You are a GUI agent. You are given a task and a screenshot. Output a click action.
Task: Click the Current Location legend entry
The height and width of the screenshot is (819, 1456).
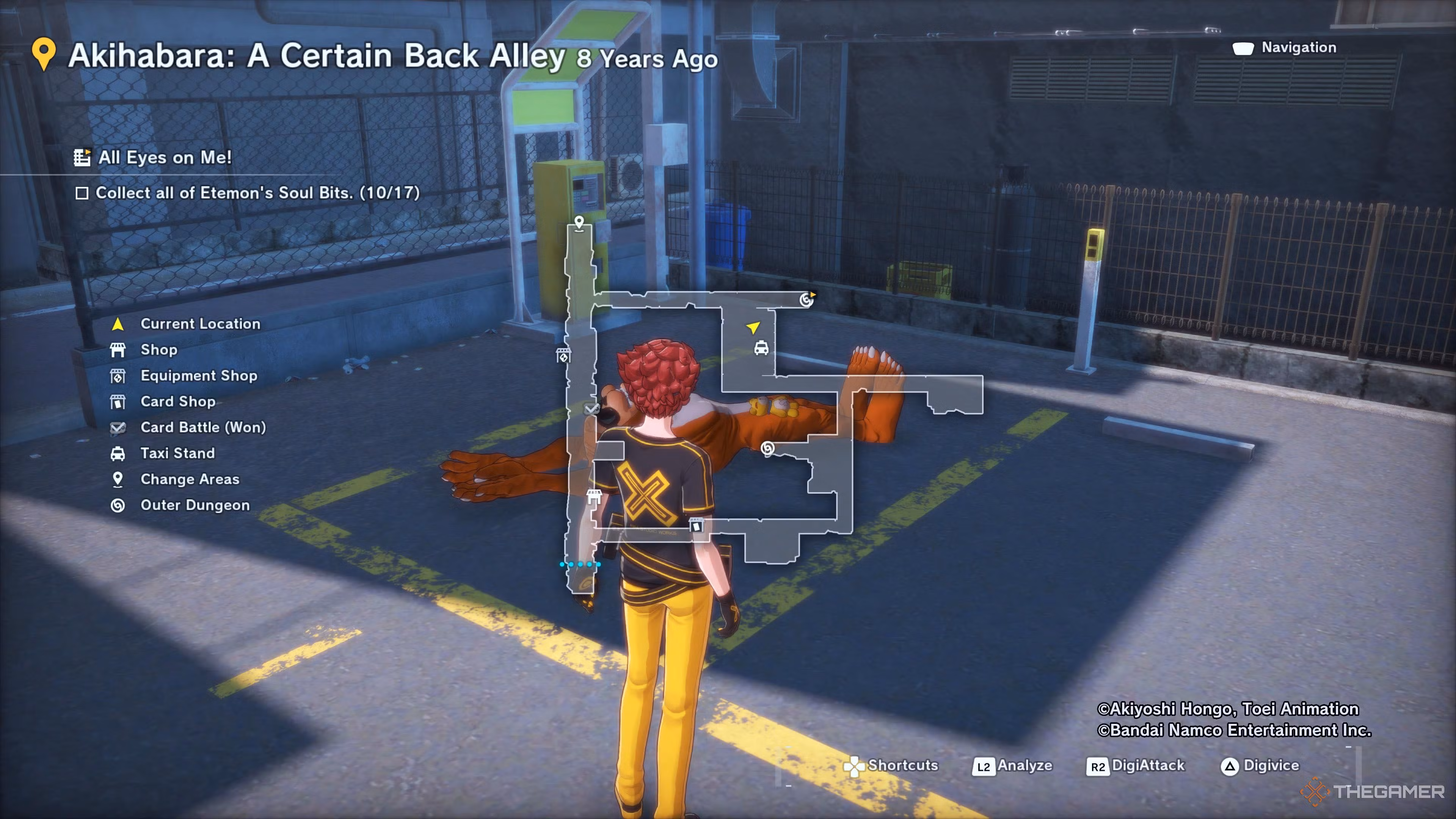pyautogui.click(x=200, y=324)
